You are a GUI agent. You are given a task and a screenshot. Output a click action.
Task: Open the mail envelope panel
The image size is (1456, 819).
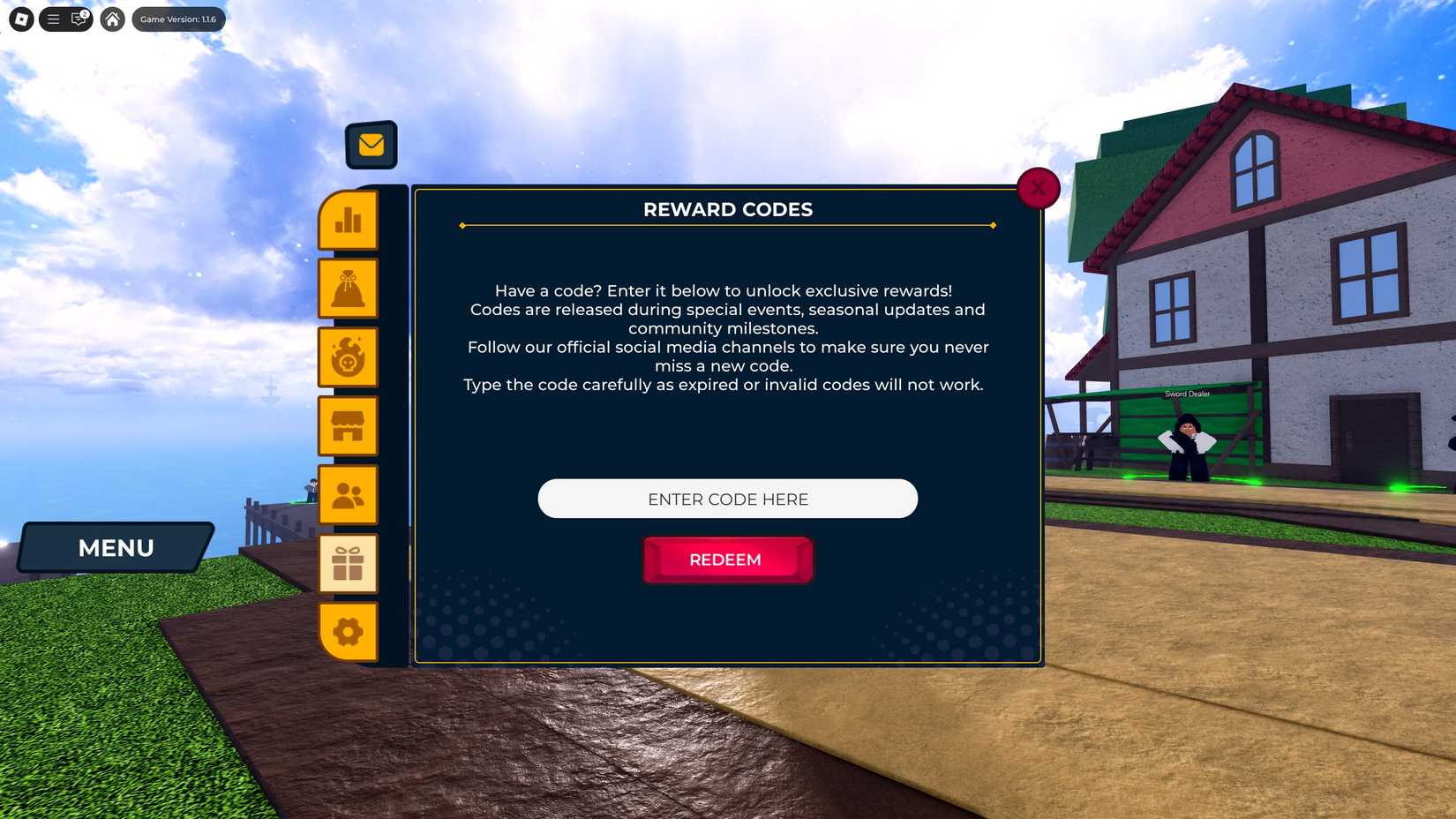click(372, 143)
